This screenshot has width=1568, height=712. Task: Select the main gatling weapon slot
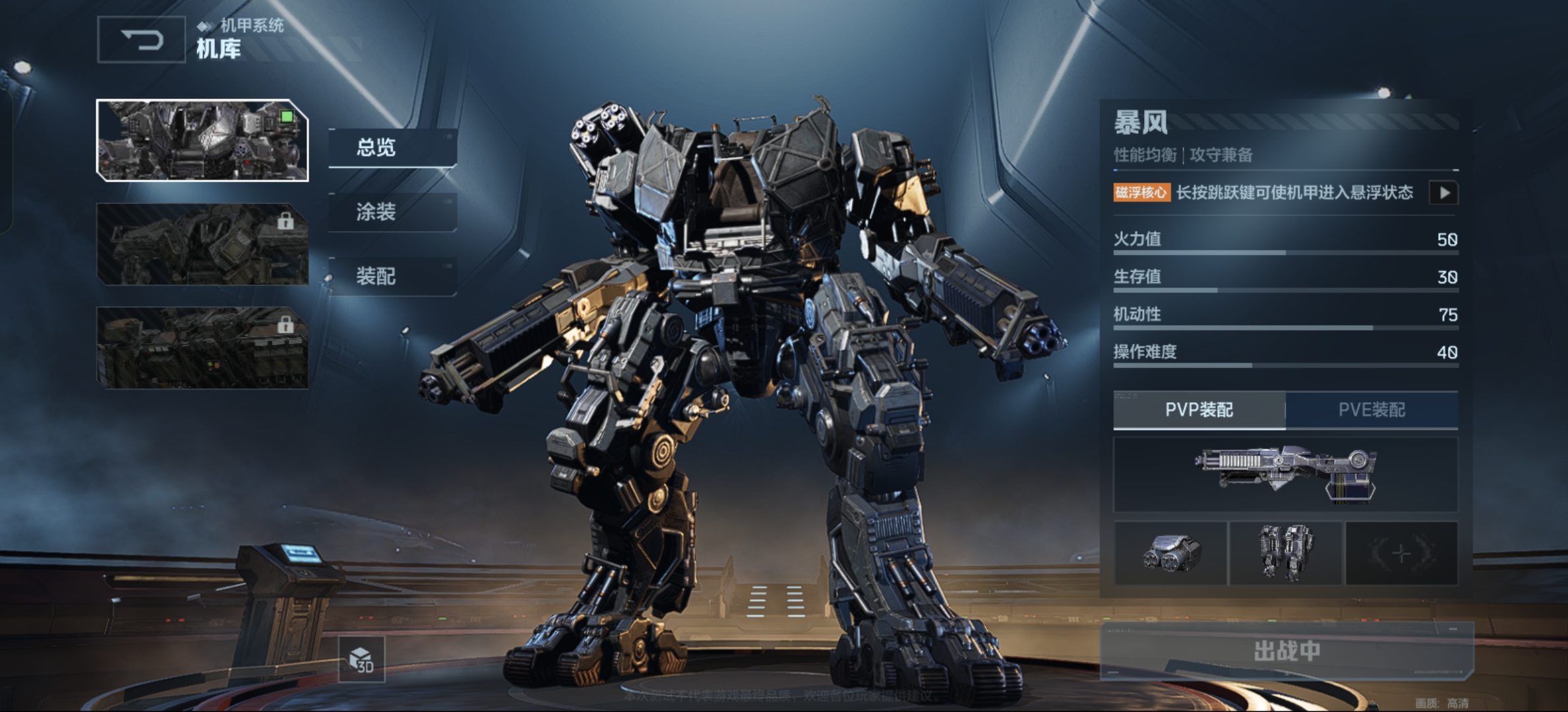pos(1285,474)
